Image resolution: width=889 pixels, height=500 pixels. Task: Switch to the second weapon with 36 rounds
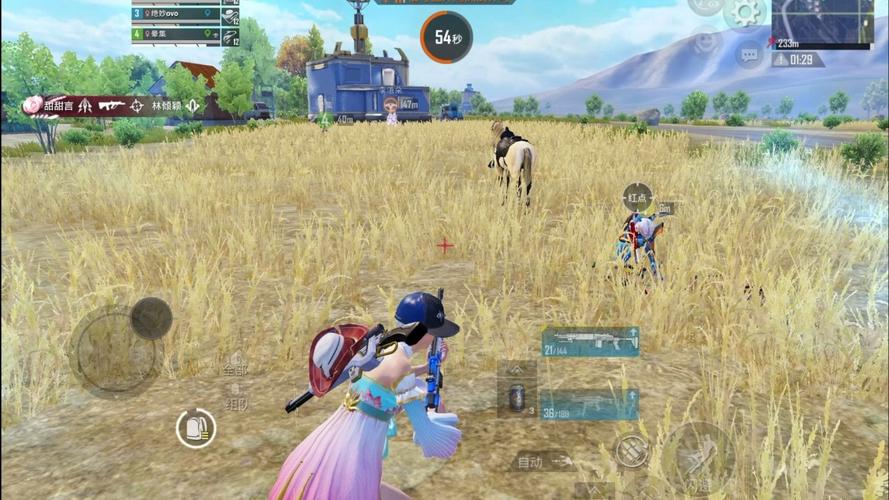tap(589, 404)
